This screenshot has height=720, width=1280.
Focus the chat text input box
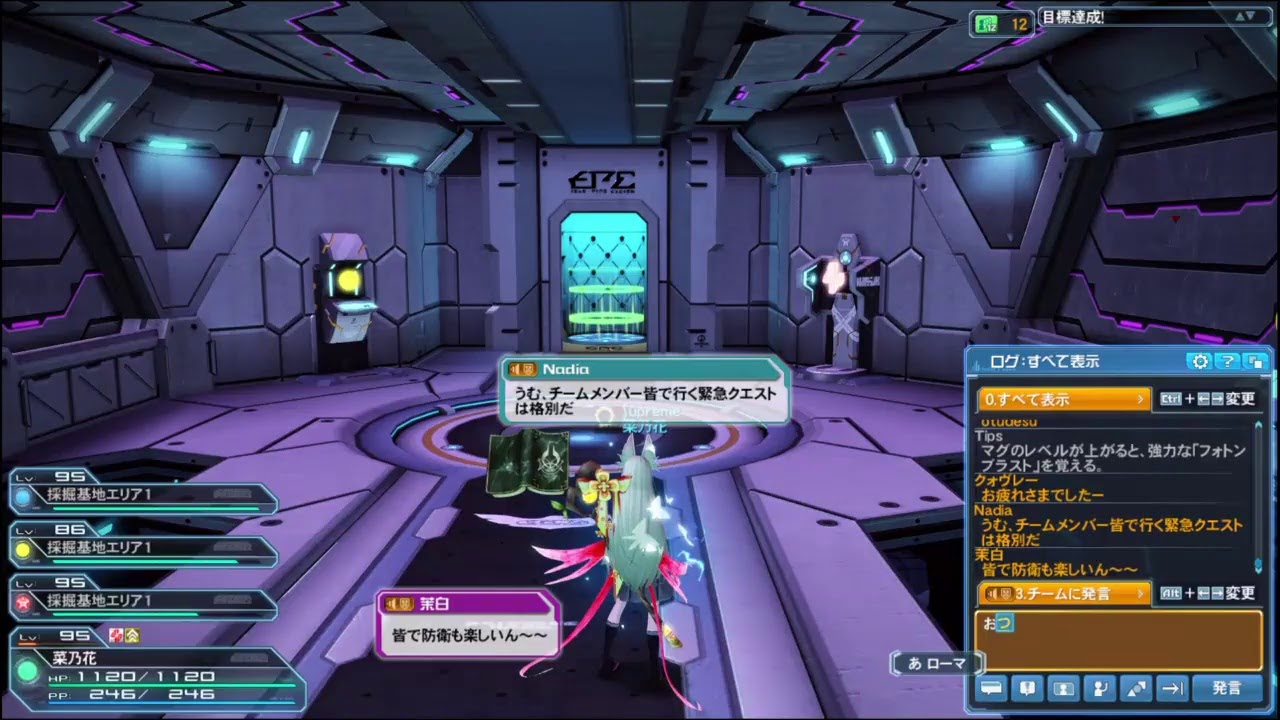click(x=1118, y=640)
